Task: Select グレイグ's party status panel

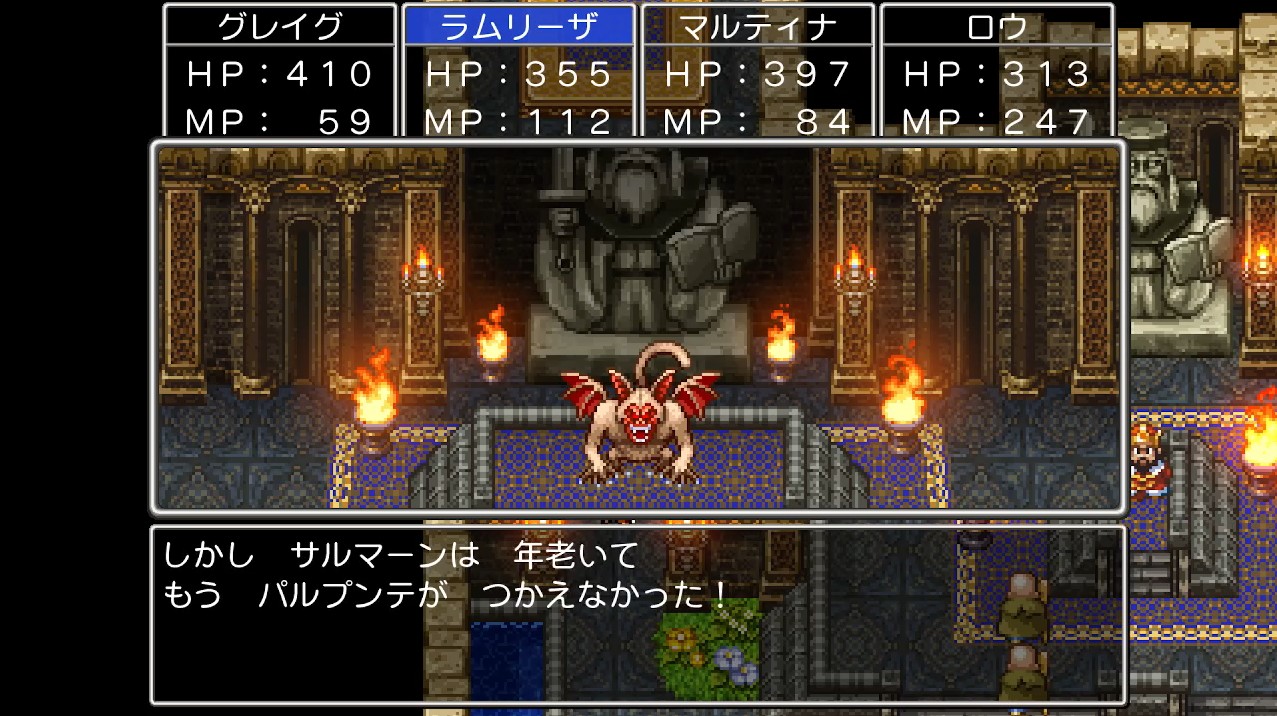Action: coord(280,72)
